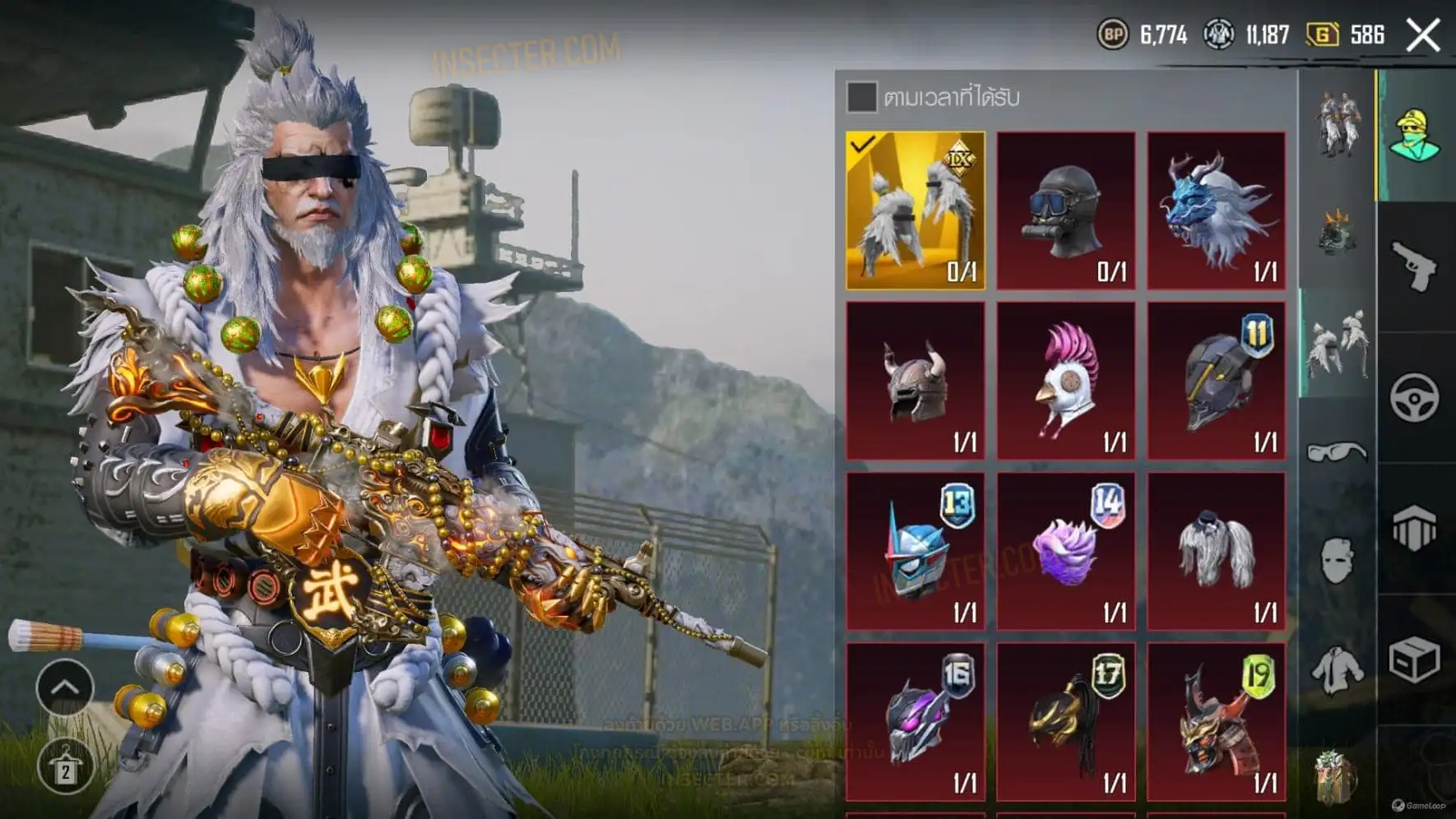Select the blue dragon mask headgear
The height and width of the screenshot is (819, 1456).
(x=1216, y=211)
